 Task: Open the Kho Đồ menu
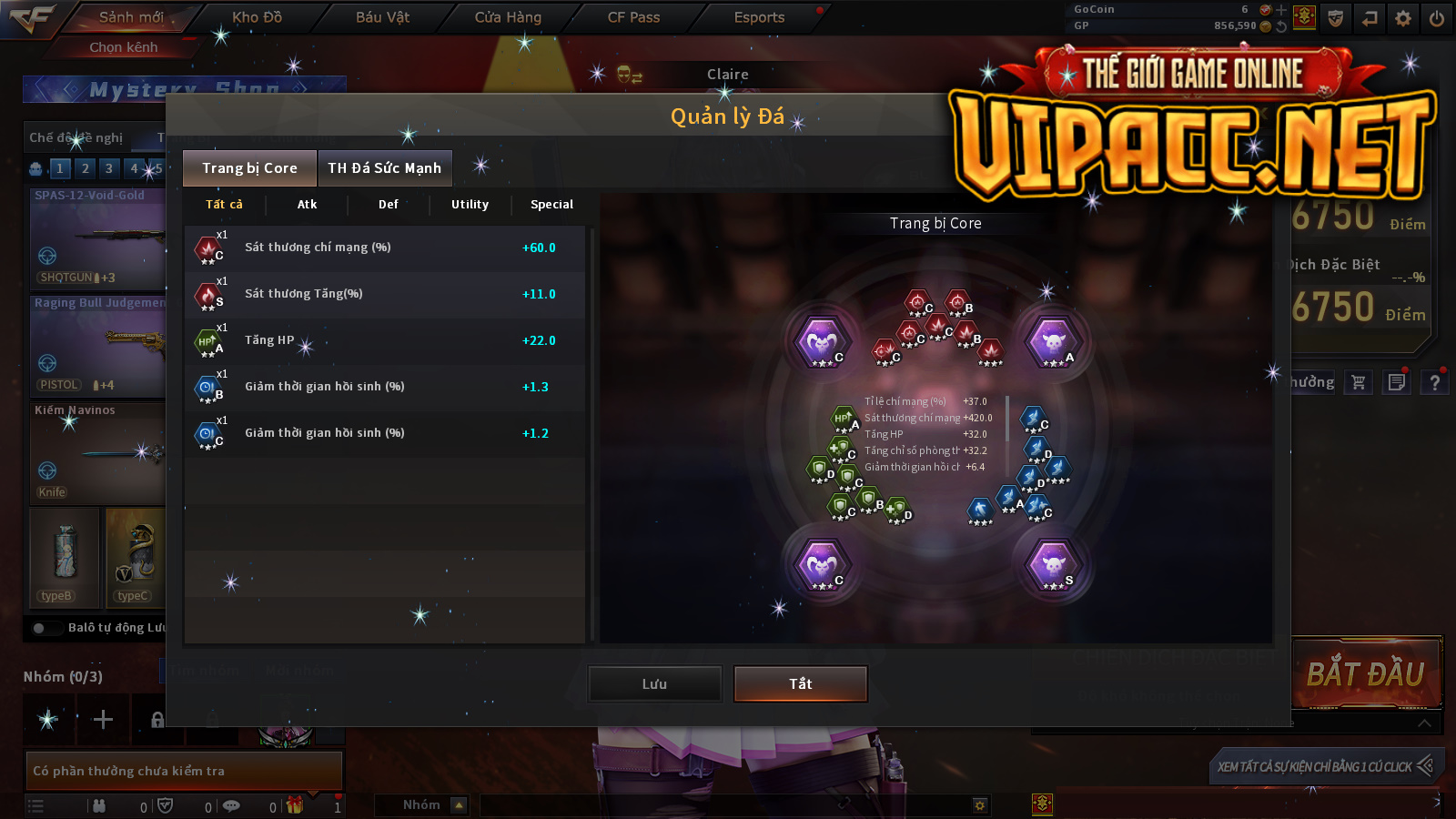[257, 17]
